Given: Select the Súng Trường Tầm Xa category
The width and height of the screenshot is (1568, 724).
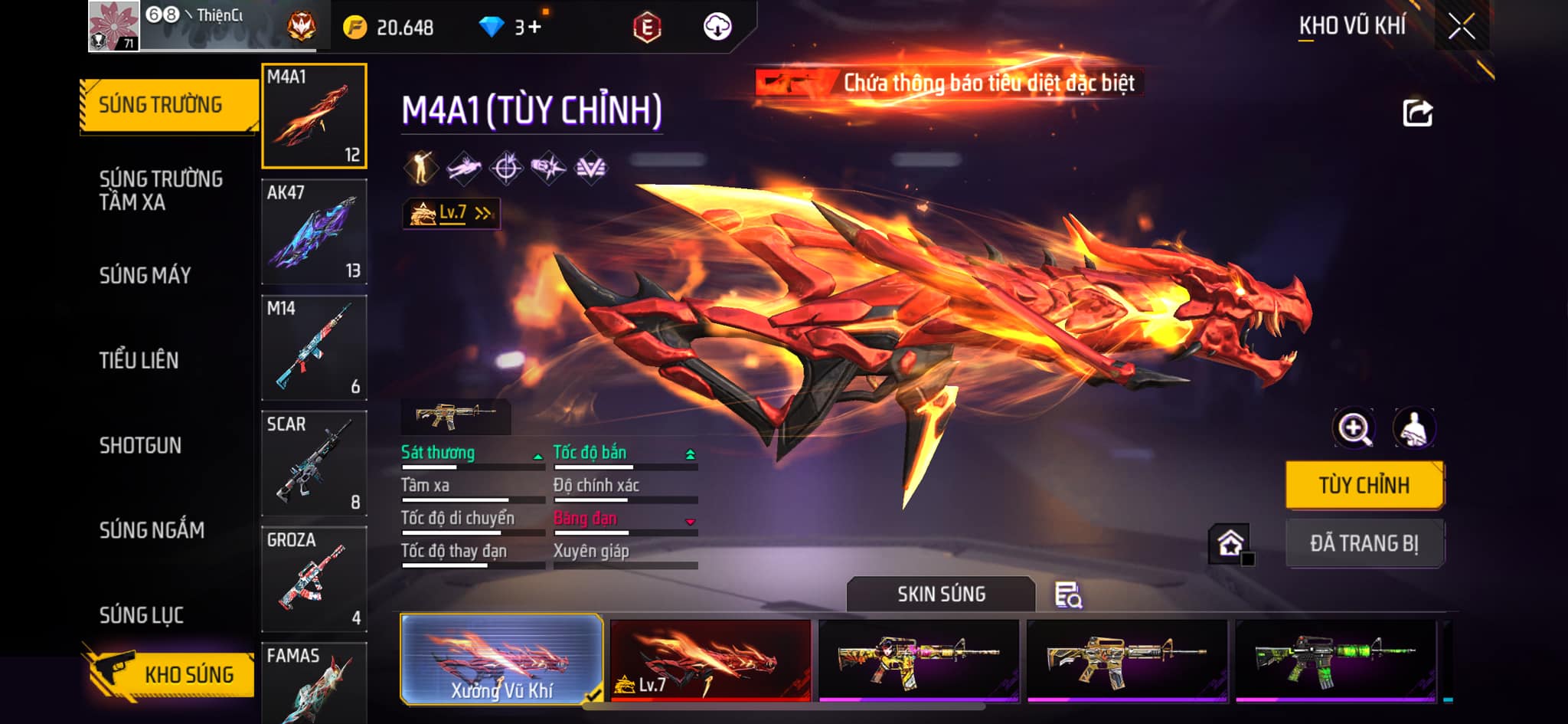Looking at the screenshot, I should pyautogui.click(x=161, y=190).
